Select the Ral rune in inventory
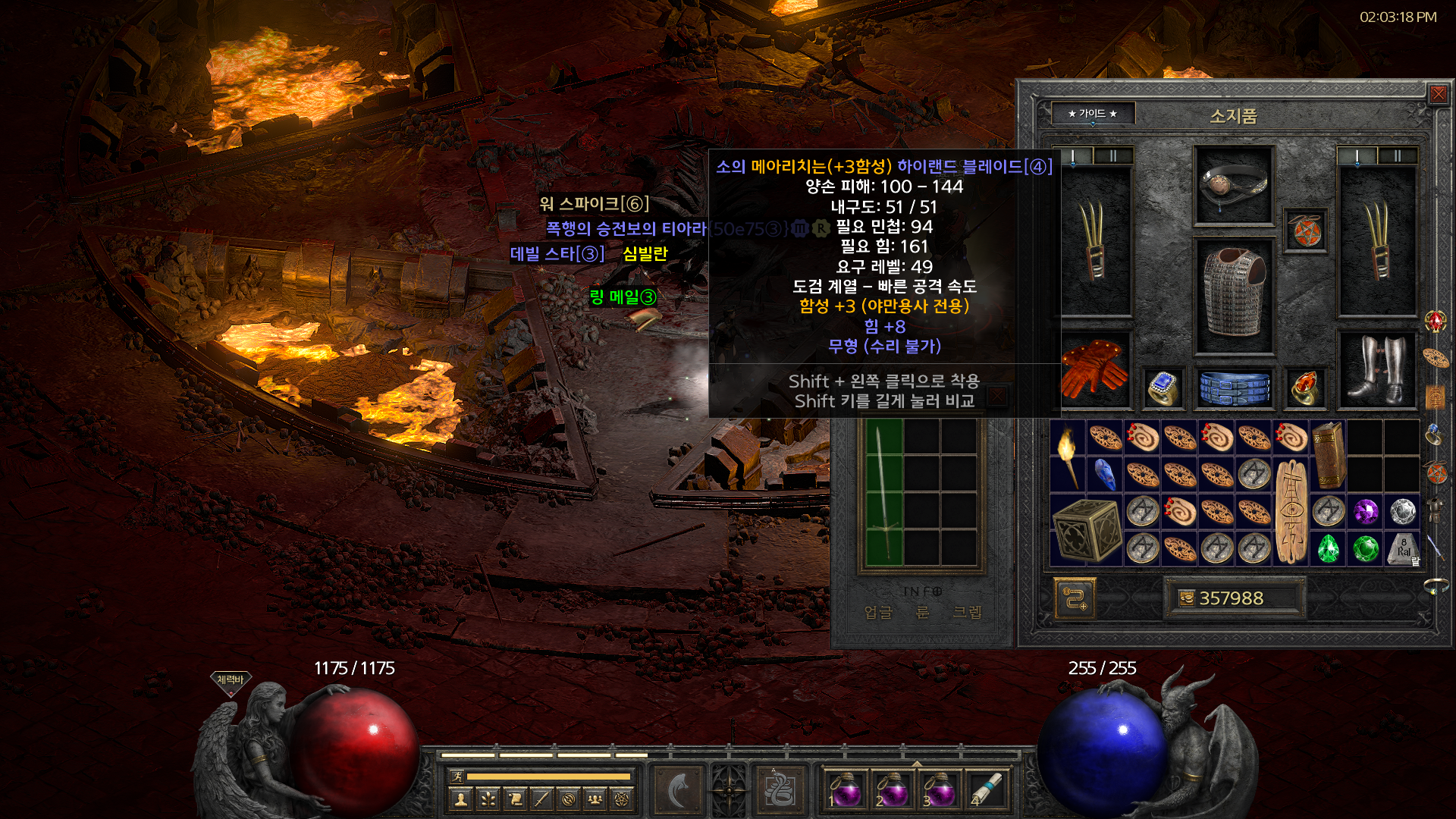Viewport: 1456px width, 819px height. (x=1403, y=548)
